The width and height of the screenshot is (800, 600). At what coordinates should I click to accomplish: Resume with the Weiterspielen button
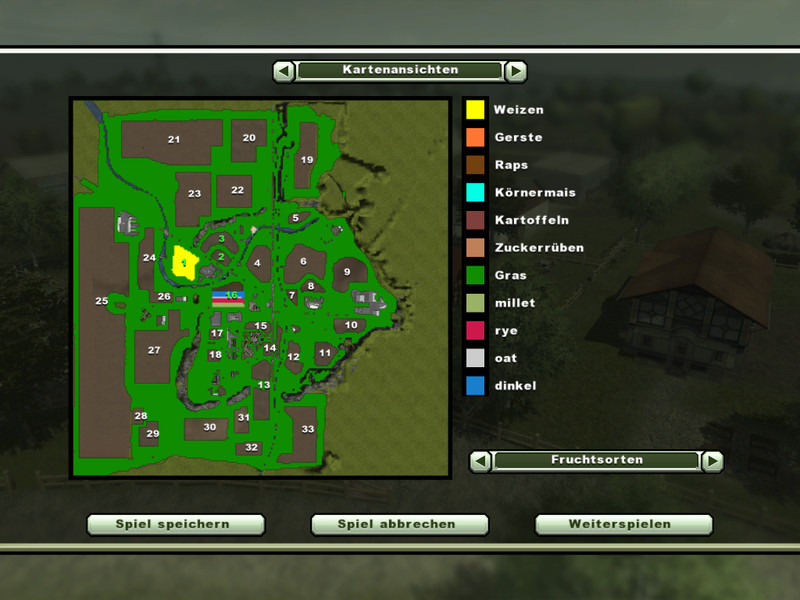[624, 524]
